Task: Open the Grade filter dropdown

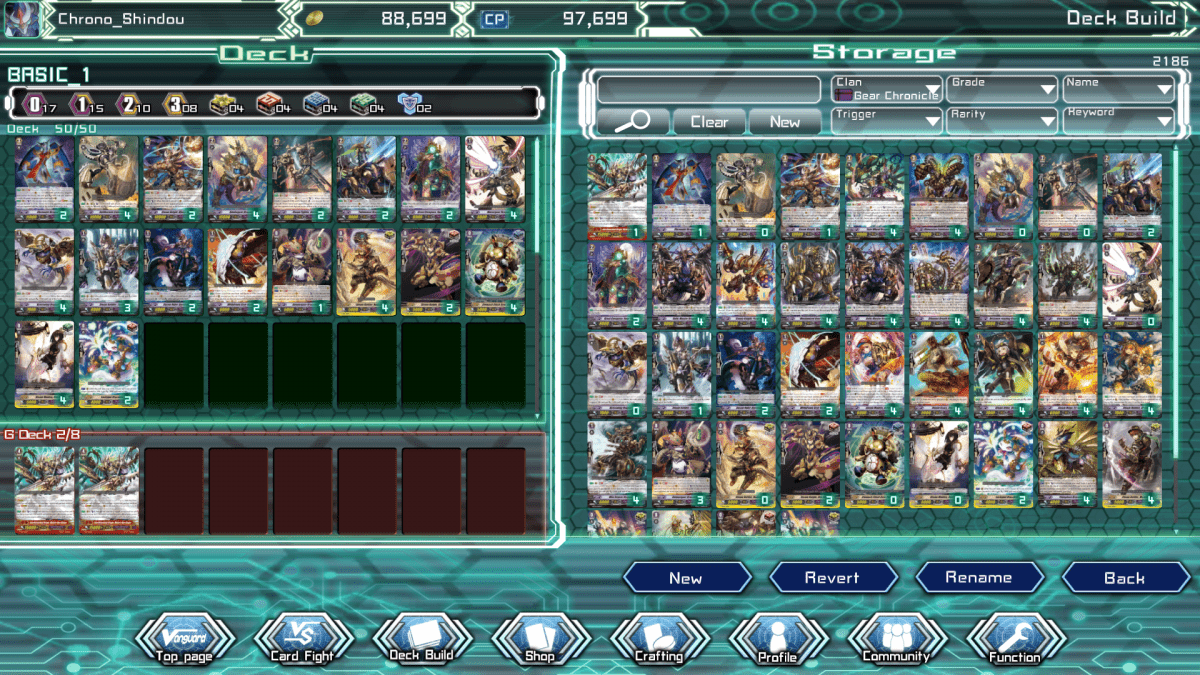Action: [x=1002, y=89]
